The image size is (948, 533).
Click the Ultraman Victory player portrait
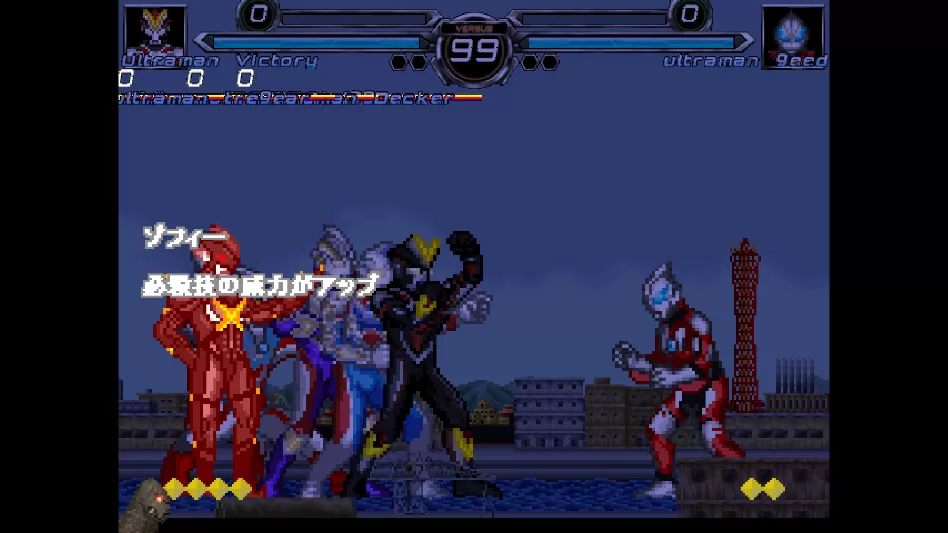coord(154,31)
